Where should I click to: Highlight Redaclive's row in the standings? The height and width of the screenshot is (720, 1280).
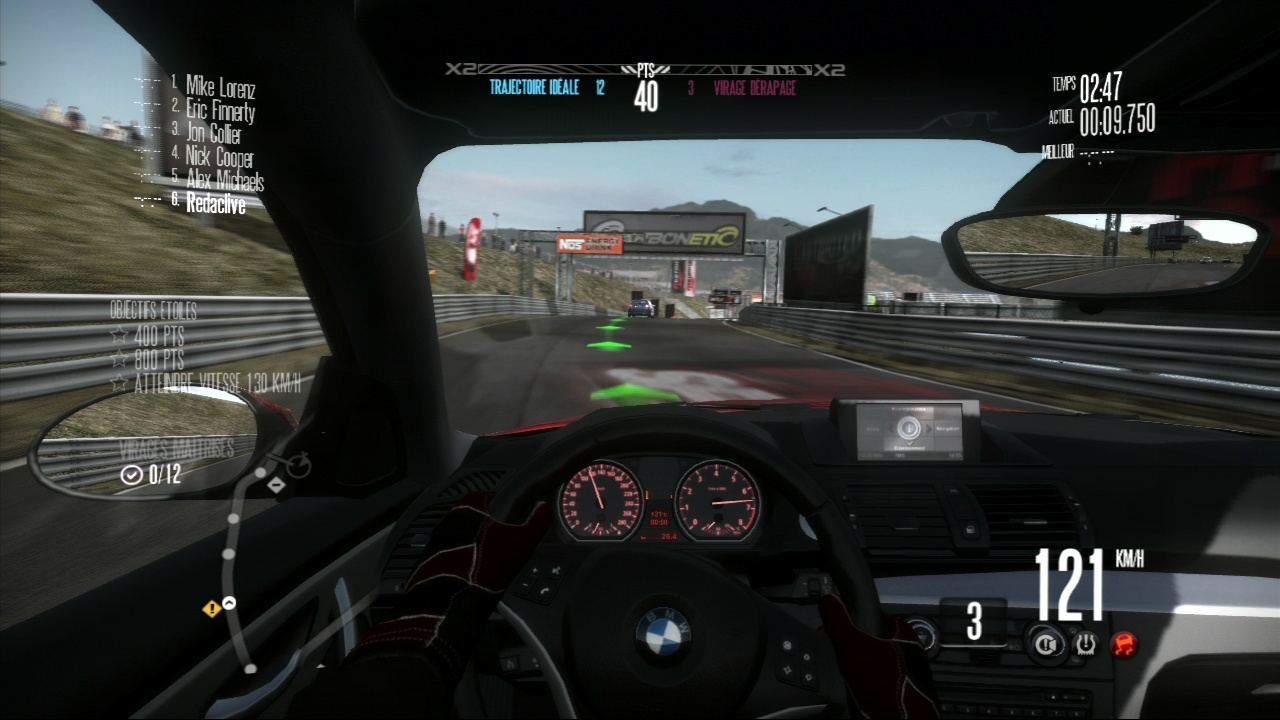click(214, 202)
